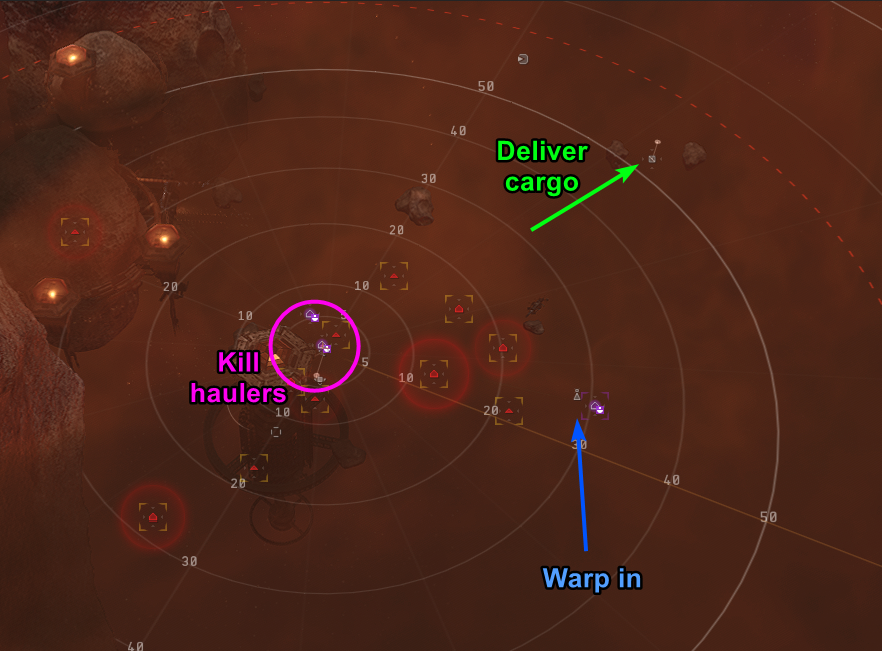This screenshot has height=651, width=882.
Task: Select the purple-bracketed ship beside the Warp in arrow
Action: [597, 406]
